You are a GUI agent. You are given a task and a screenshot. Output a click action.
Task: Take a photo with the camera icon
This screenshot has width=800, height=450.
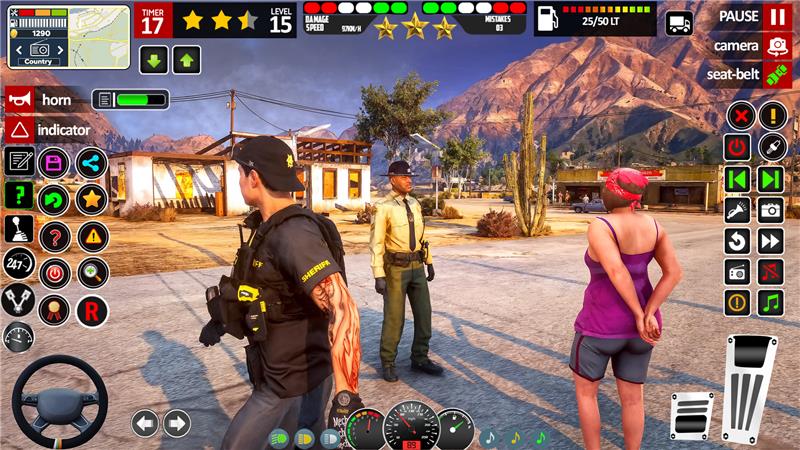770,209
